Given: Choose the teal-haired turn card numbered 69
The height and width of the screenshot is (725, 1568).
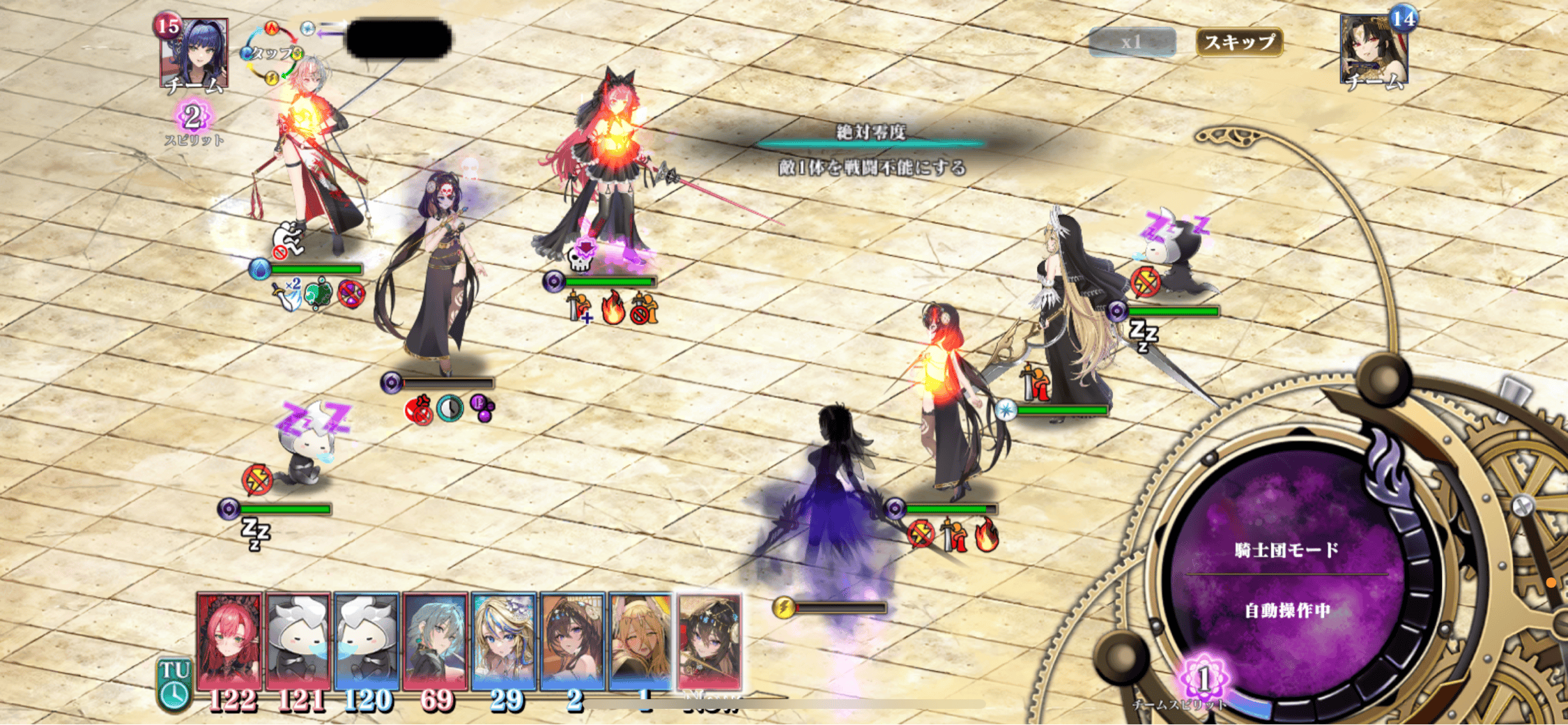Looking at the screenshot, I should pyautogui.click(x=435, y=641).
